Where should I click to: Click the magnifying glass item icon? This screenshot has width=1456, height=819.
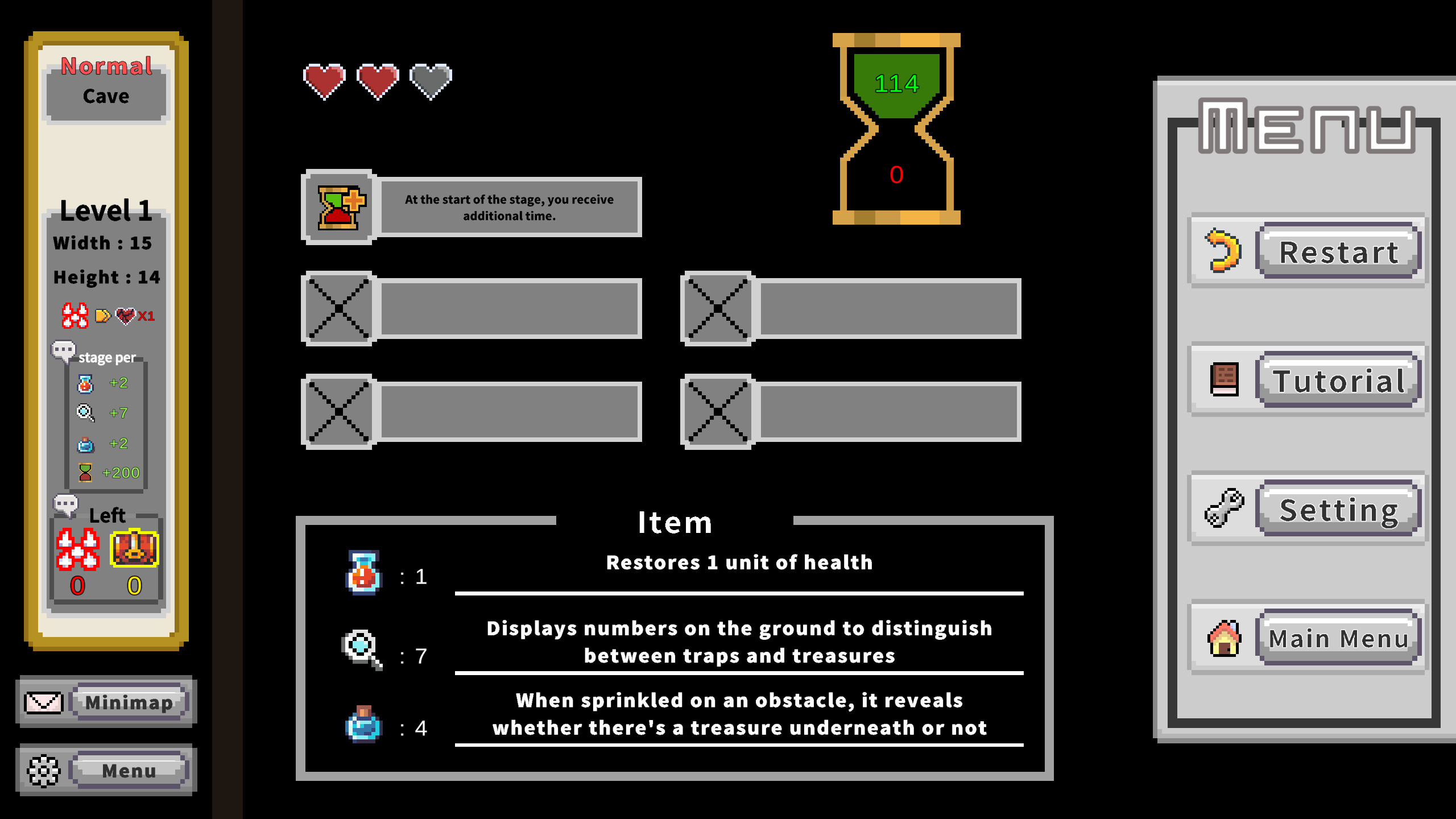359,646
